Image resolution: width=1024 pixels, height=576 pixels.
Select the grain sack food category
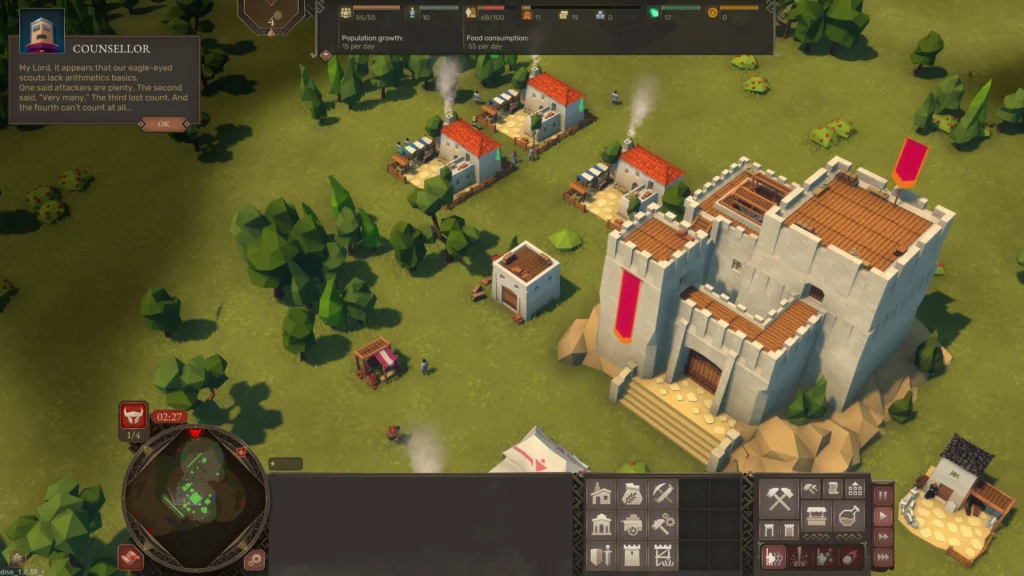633,494
